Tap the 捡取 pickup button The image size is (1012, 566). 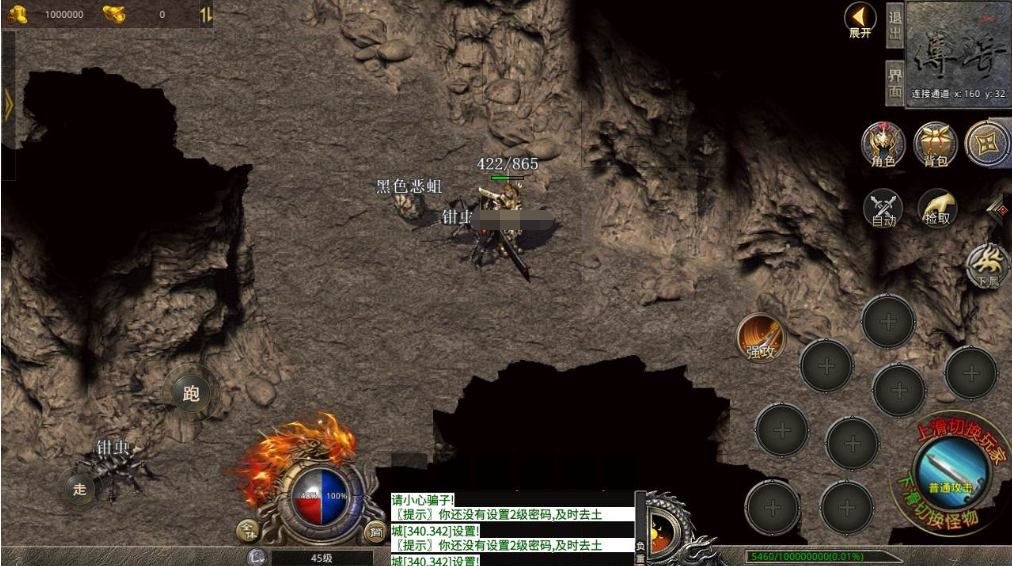(938, 208)
